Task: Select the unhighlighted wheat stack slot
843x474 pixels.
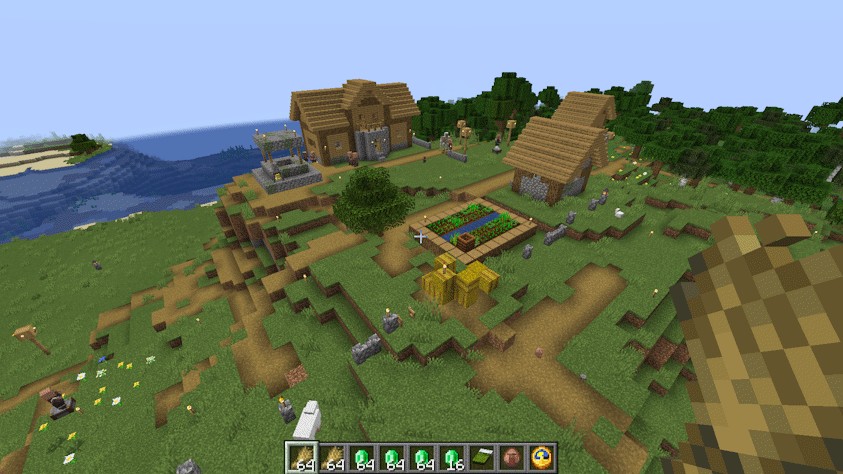Action: coord(331,458)
